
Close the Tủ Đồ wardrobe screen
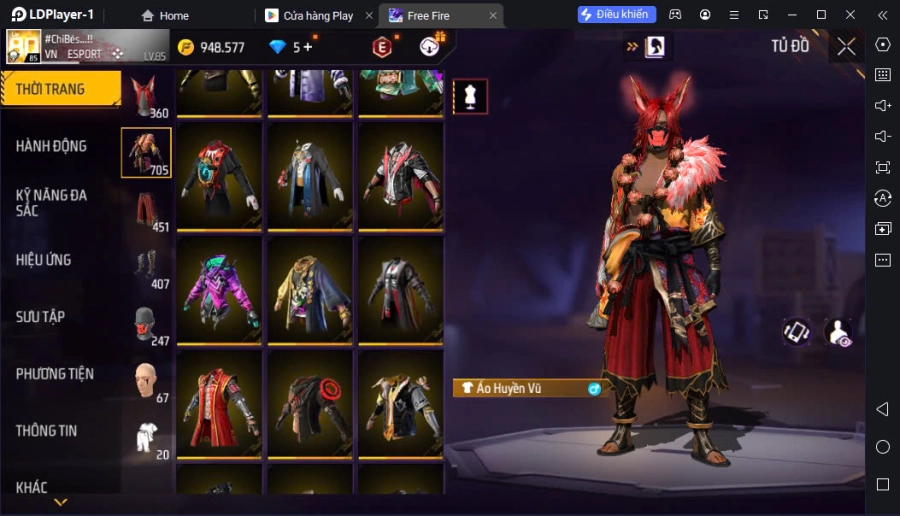pyautogui.click(x=846, y=46)
